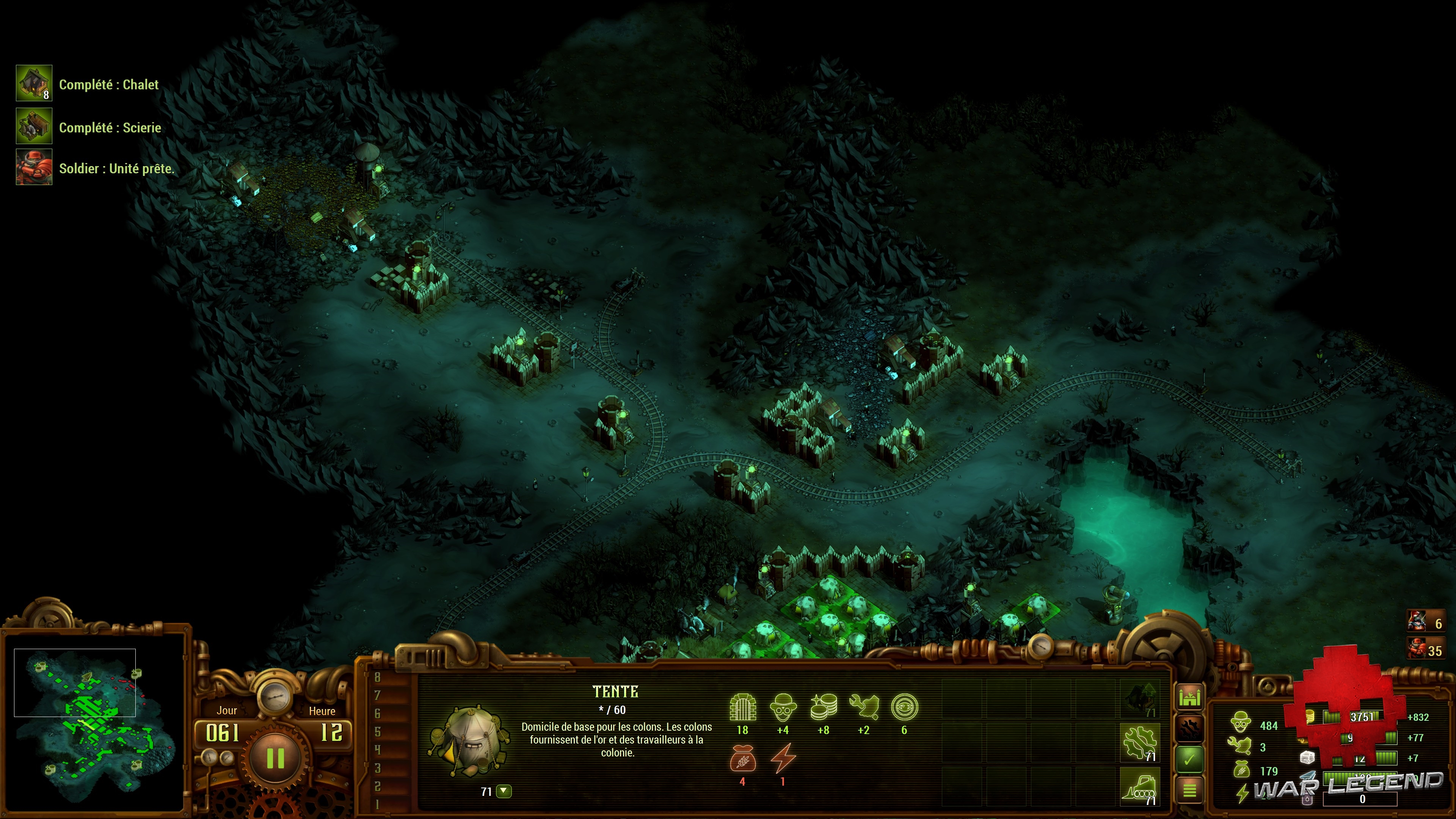Expand the dropdown arrow next to tent count
Screen dimensions: 1456x819
504,791
